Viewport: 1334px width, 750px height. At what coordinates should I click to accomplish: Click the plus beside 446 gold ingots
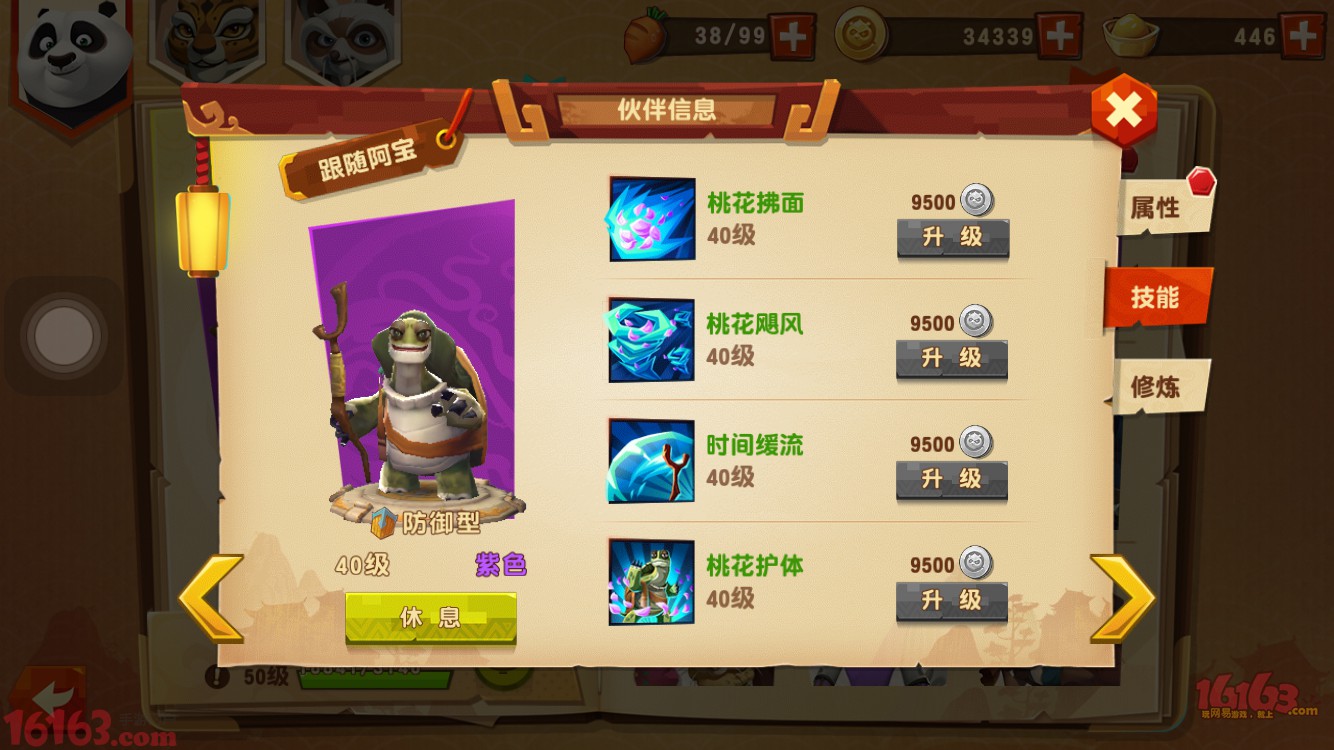click(1305, 33)
